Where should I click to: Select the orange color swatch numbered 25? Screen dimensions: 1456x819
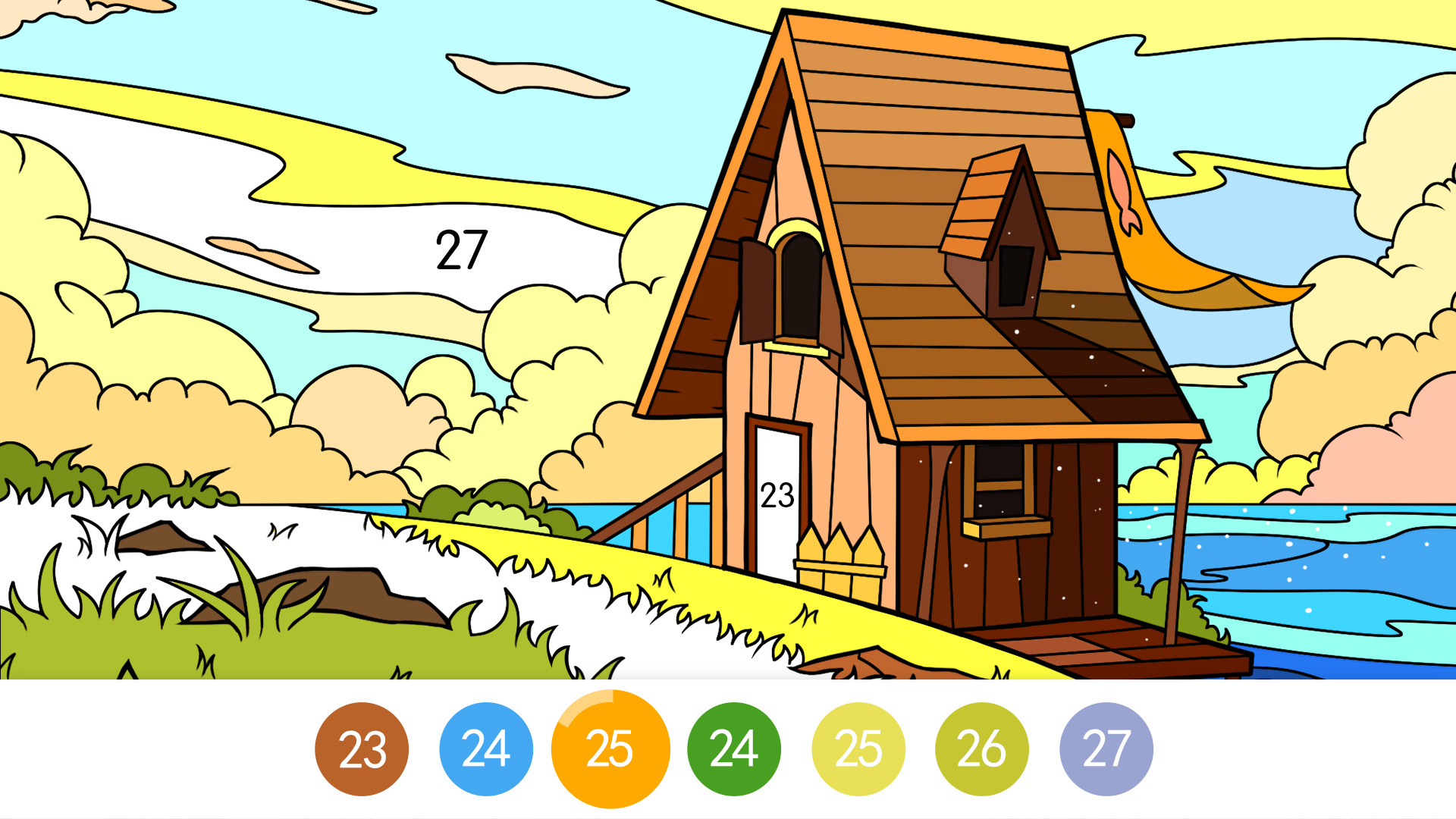point(610,748)
